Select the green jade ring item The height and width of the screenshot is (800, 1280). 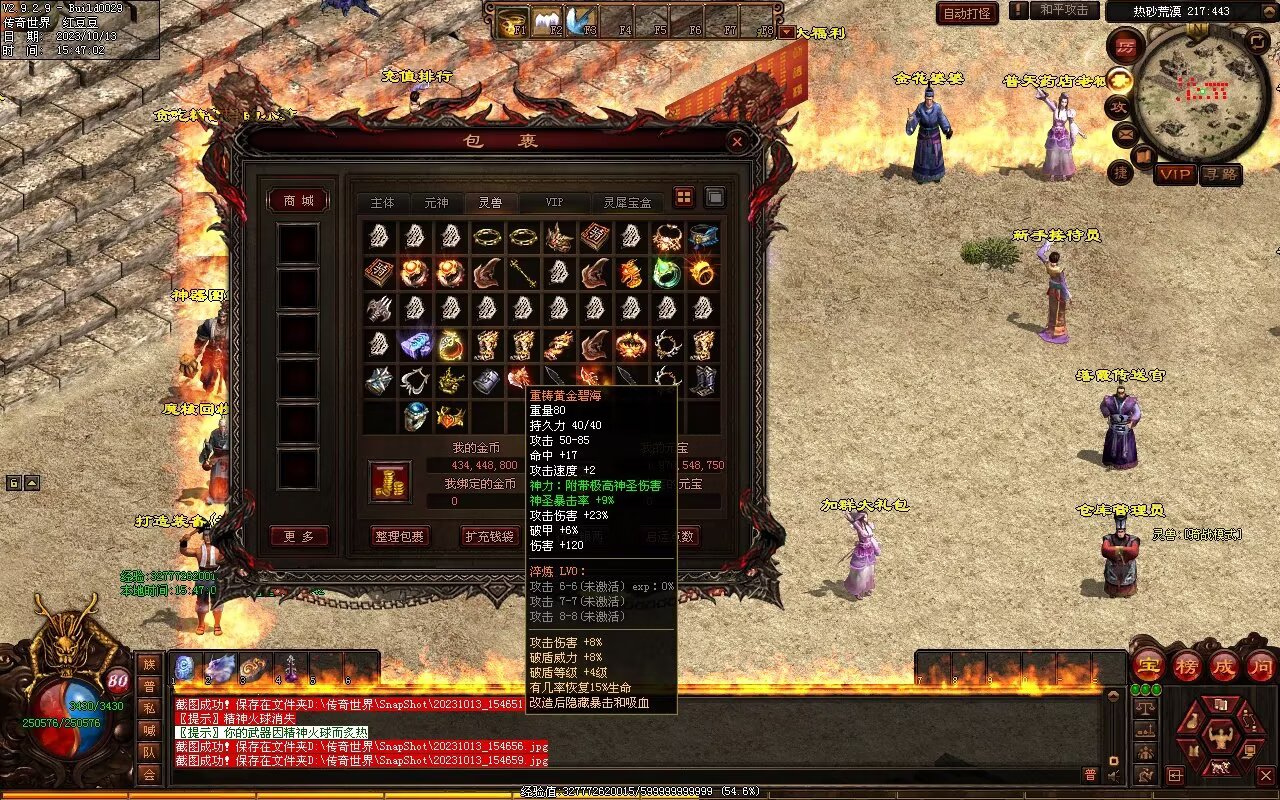coord(666,272)
